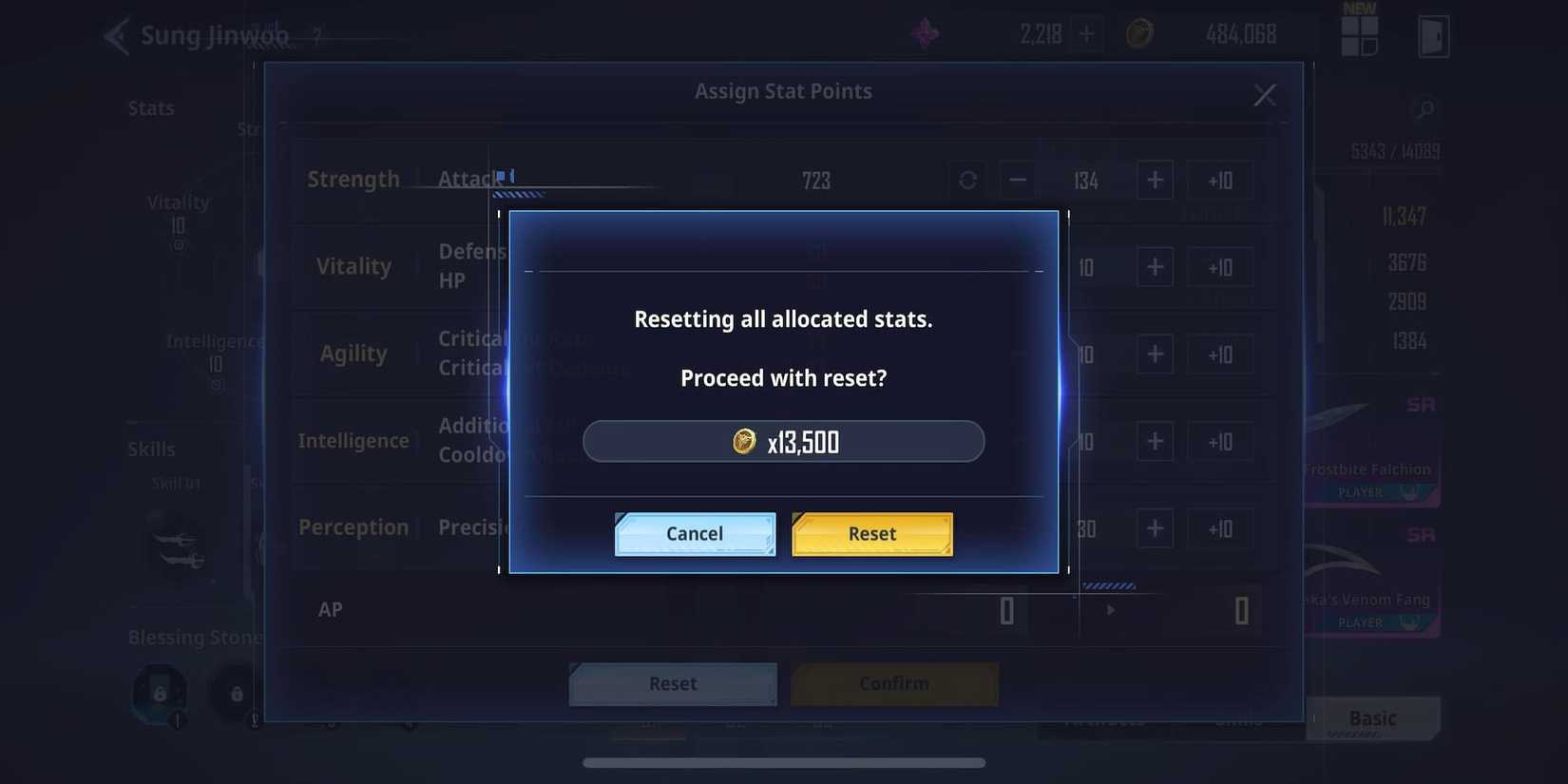Switch to the Basic tab

click(1371, 718)
